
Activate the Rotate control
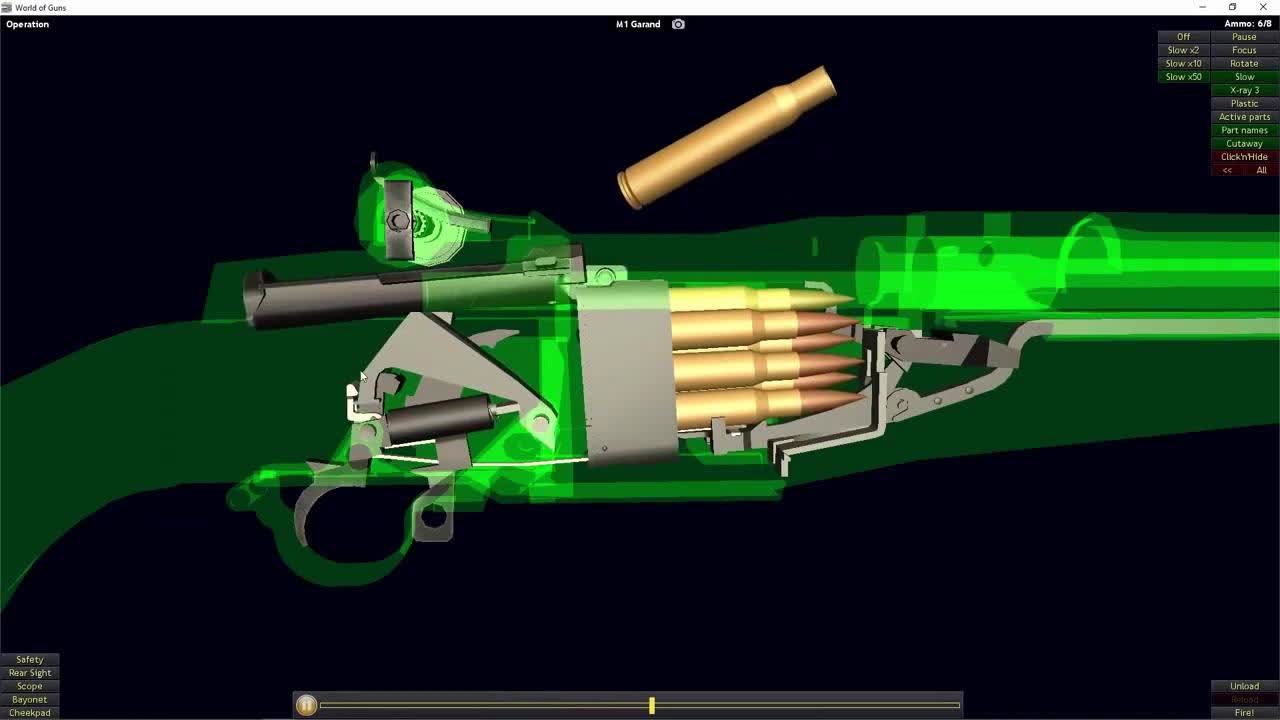click(1243, 63)
